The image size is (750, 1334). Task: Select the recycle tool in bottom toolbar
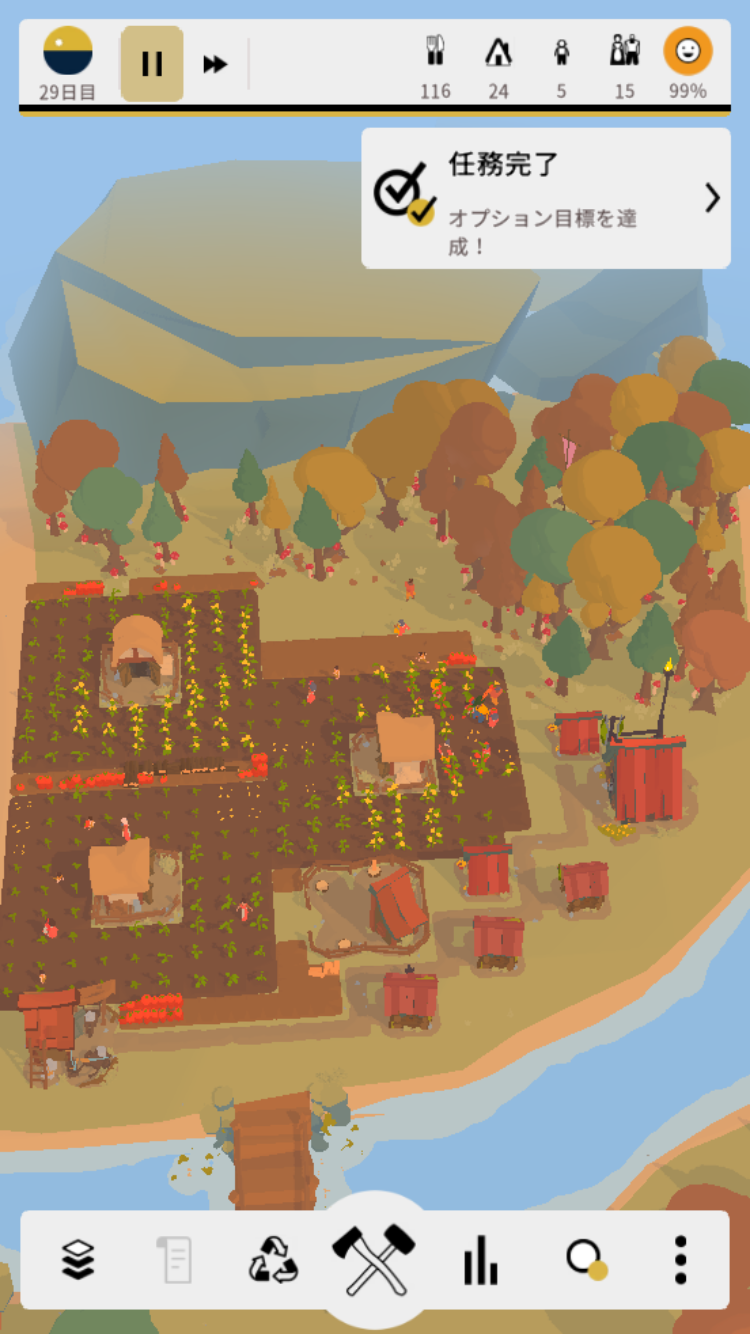coord(273,1259)
